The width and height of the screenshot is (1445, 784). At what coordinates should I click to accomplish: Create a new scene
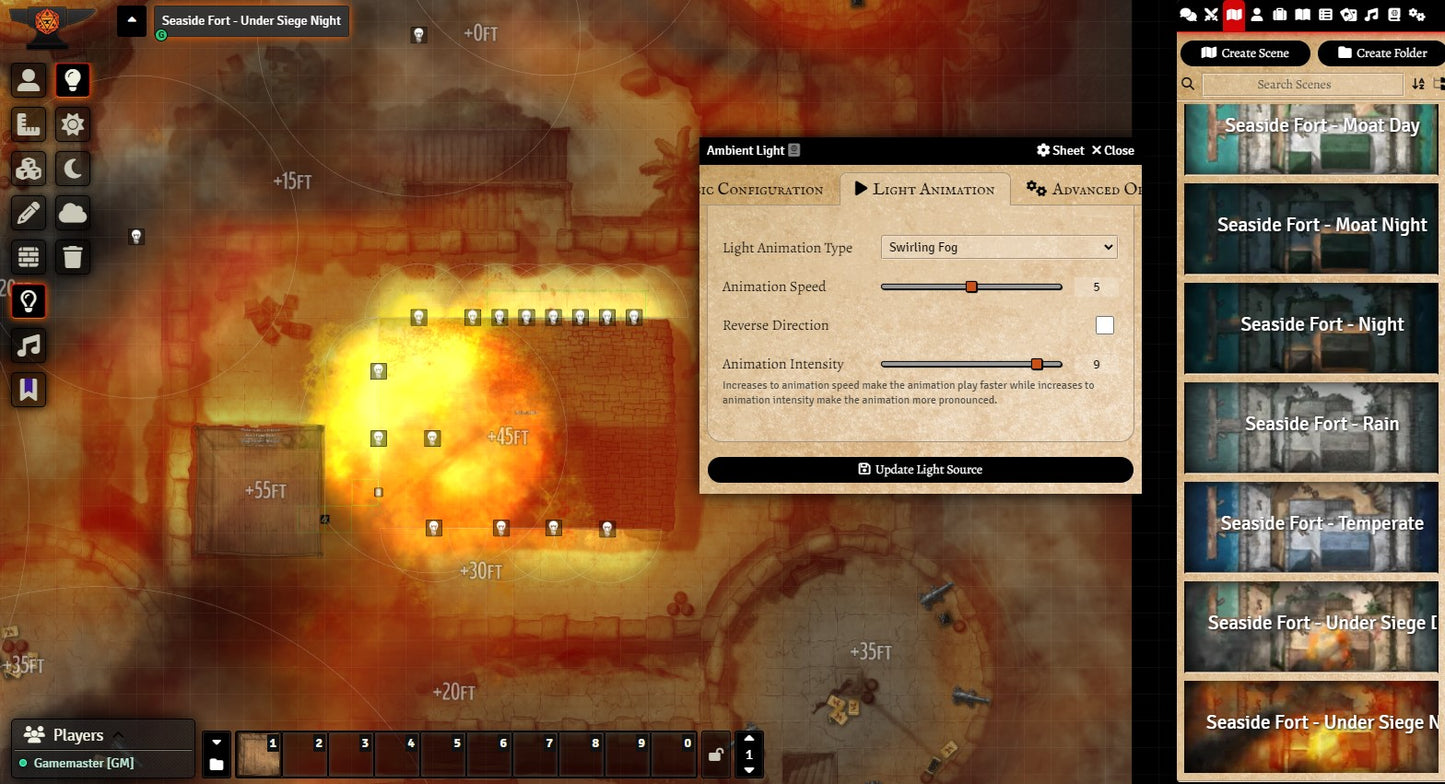pyautogui.click(x=1245, y=53)
